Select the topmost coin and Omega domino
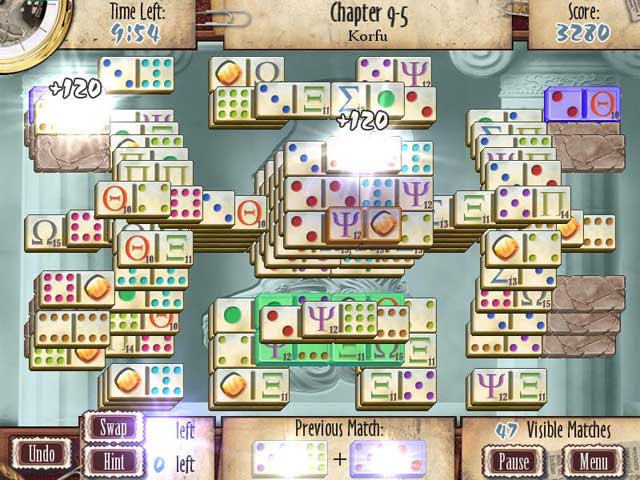The height and width of the screenshot is (480, 640). click(x=247, y=72)
